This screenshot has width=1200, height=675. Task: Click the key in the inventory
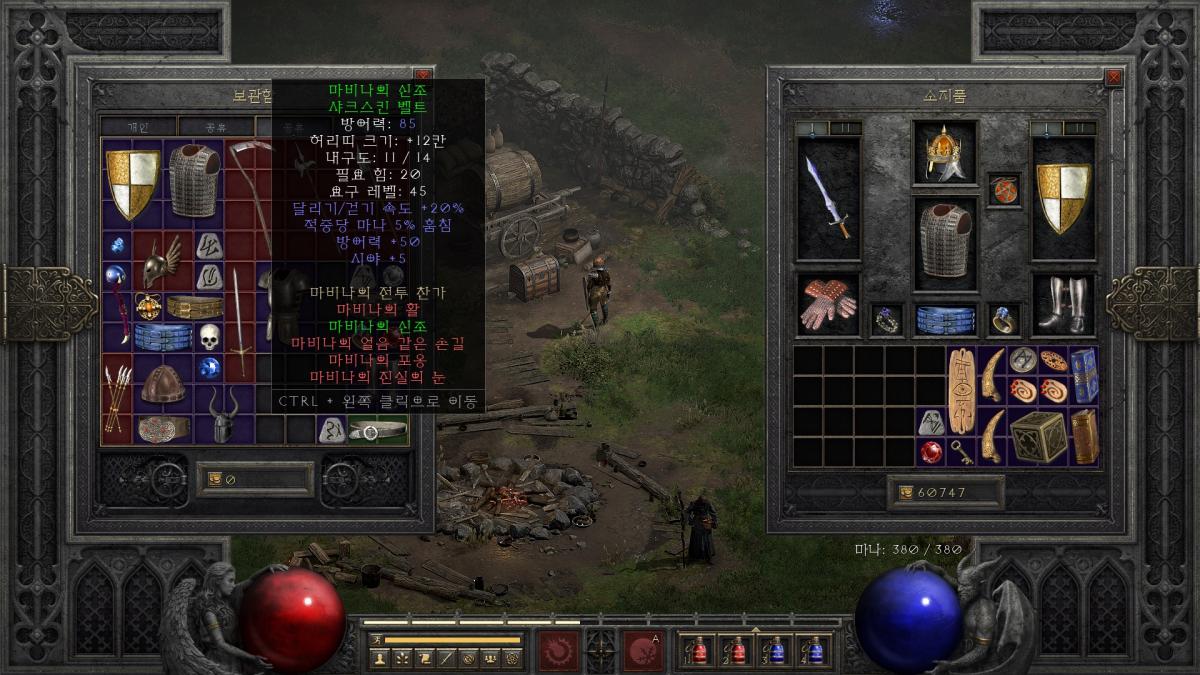[961, 451]
